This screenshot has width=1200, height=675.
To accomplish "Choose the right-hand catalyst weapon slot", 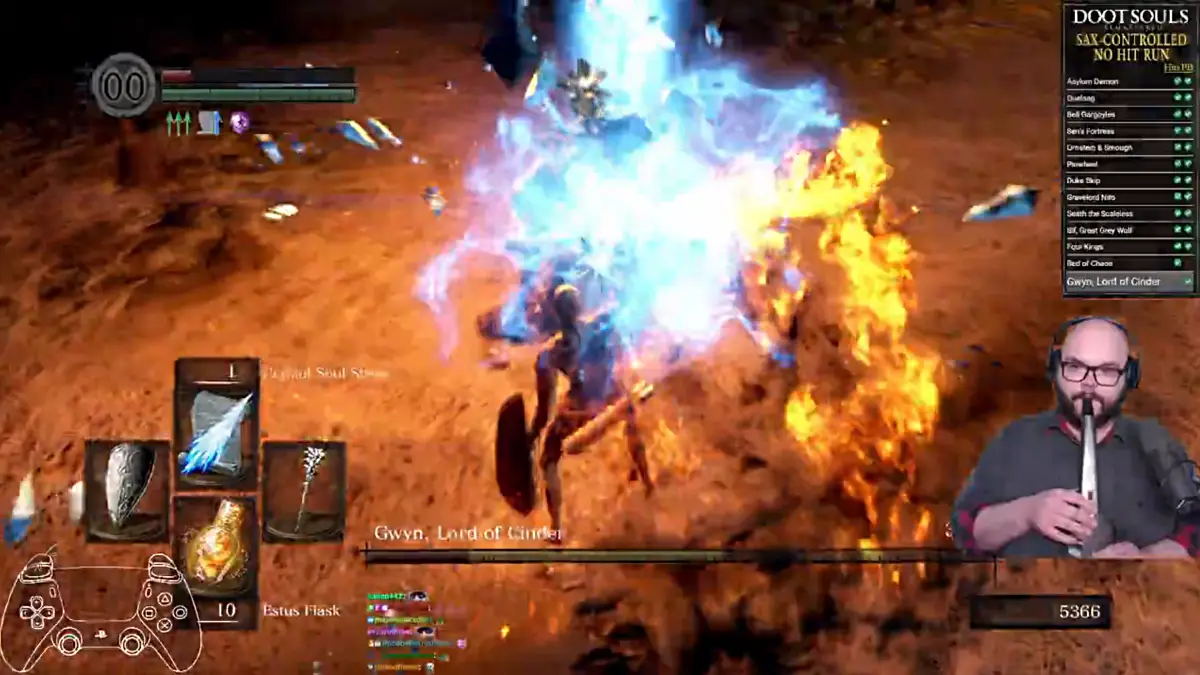I will [x=304, y=490].
